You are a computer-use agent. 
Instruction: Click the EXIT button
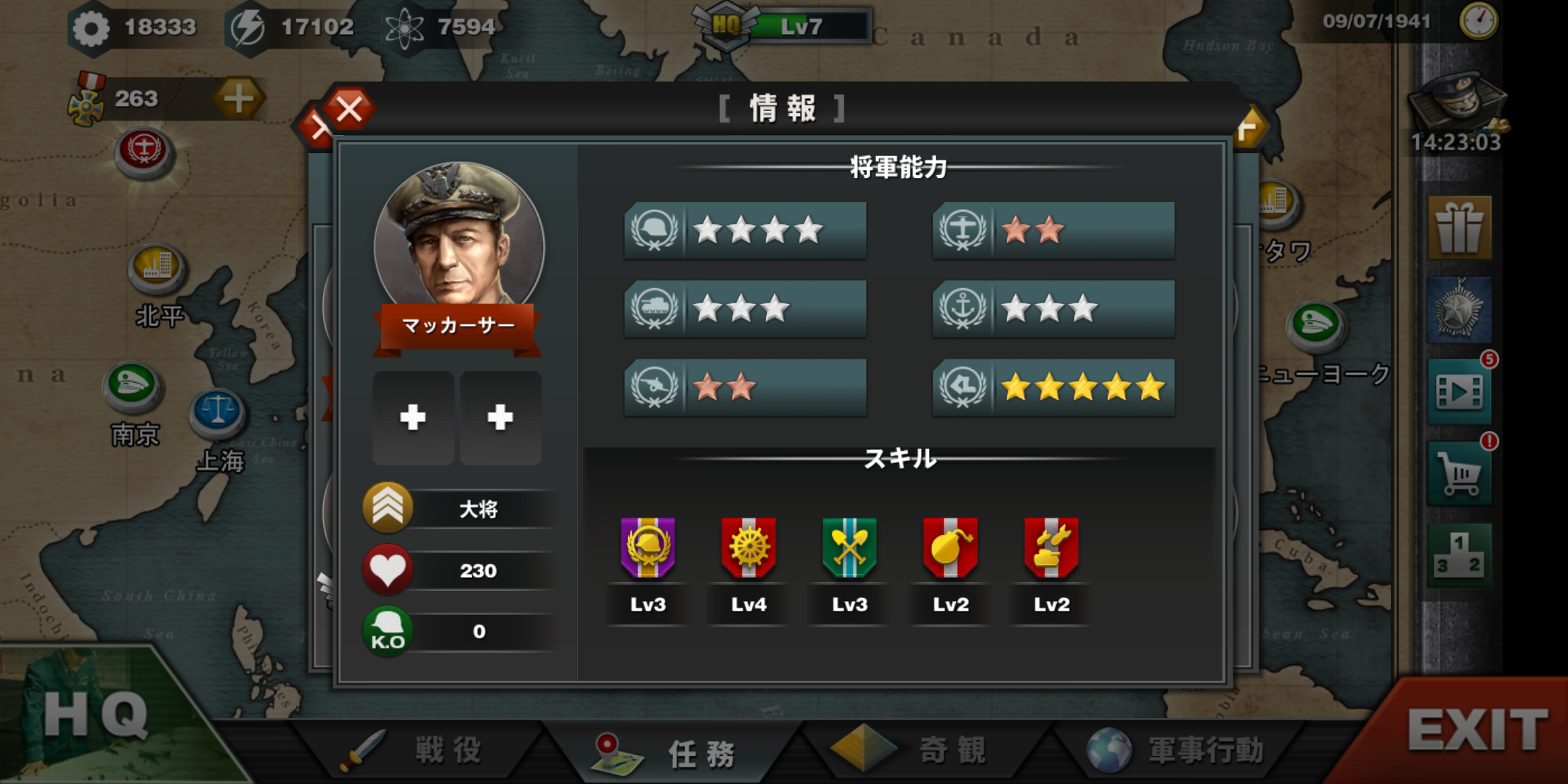point(1477,730)
